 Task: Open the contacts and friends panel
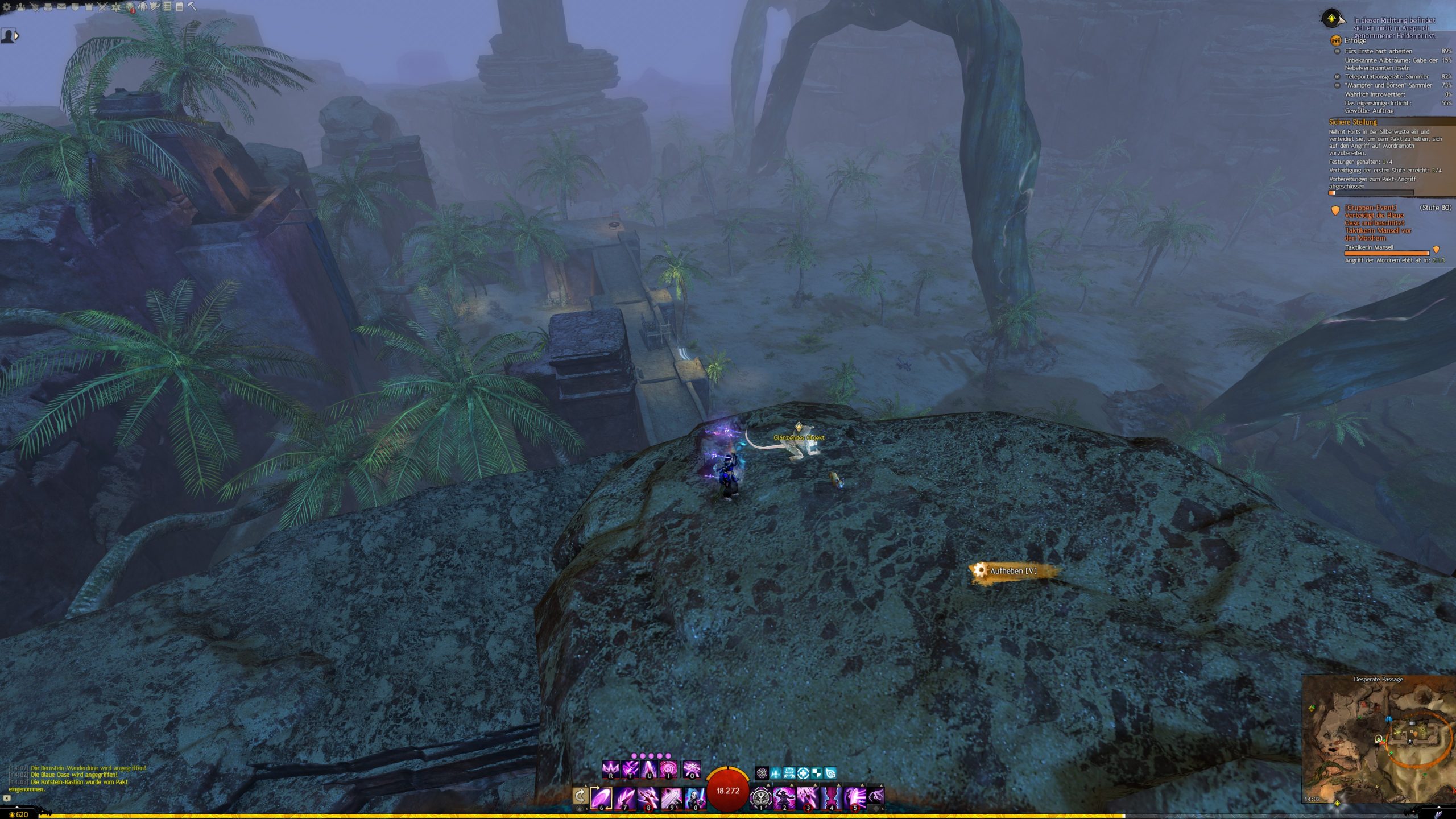pos(20,7)
